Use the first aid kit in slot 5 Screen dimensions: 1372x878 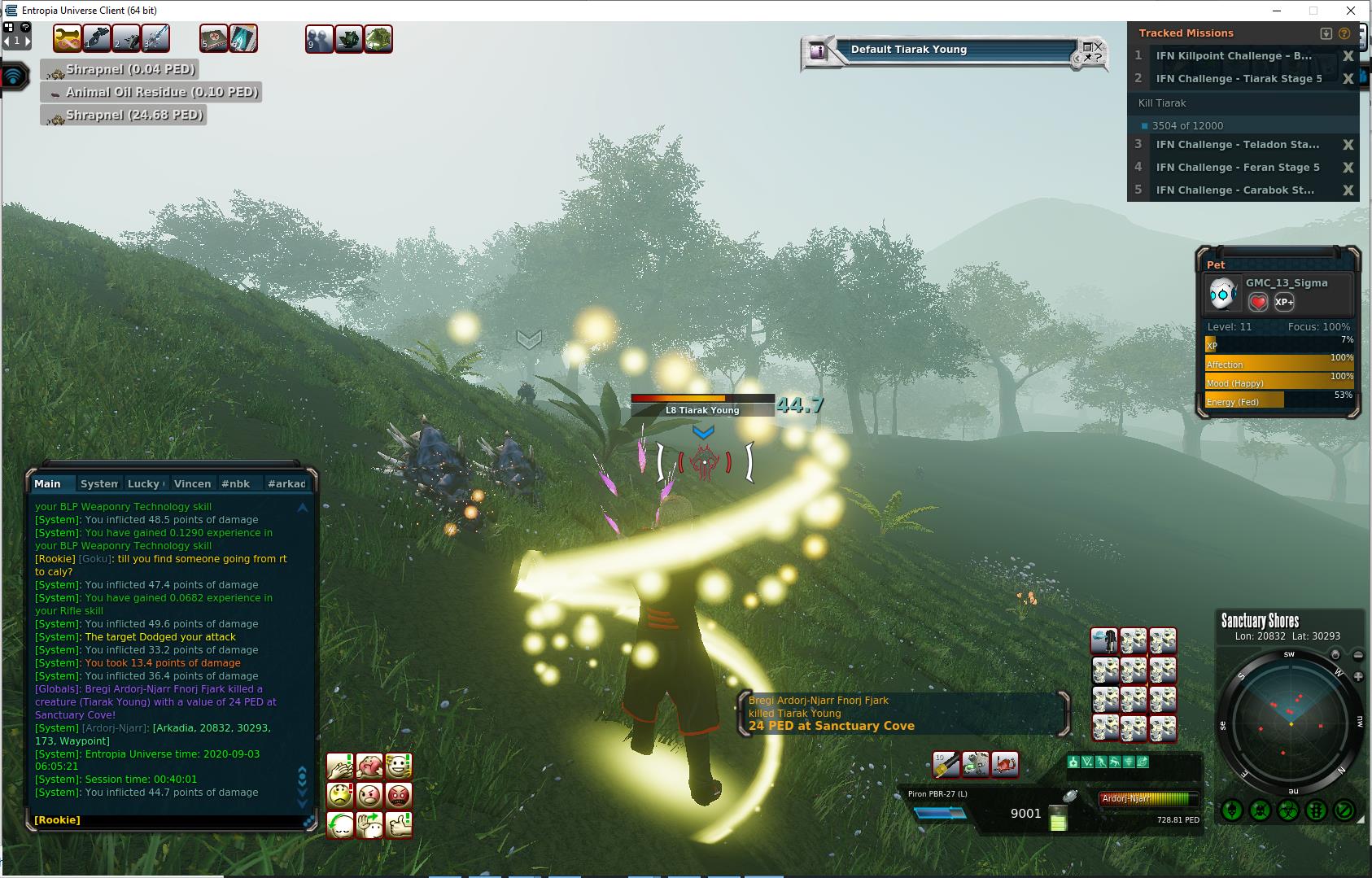tap(214, 38)
